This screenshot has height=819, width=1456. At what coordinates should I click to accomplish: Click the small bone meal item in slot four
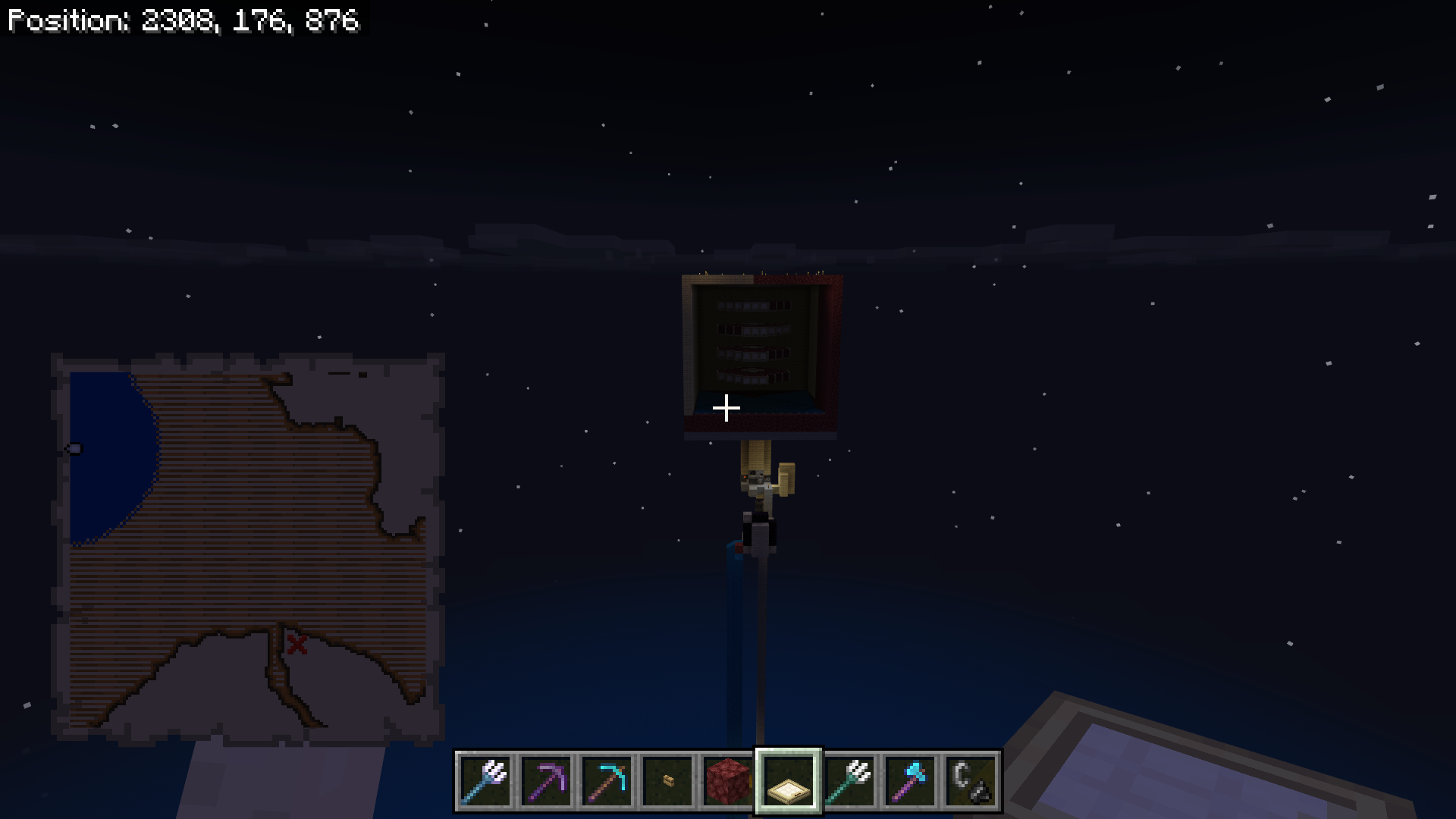coord(668,782)
